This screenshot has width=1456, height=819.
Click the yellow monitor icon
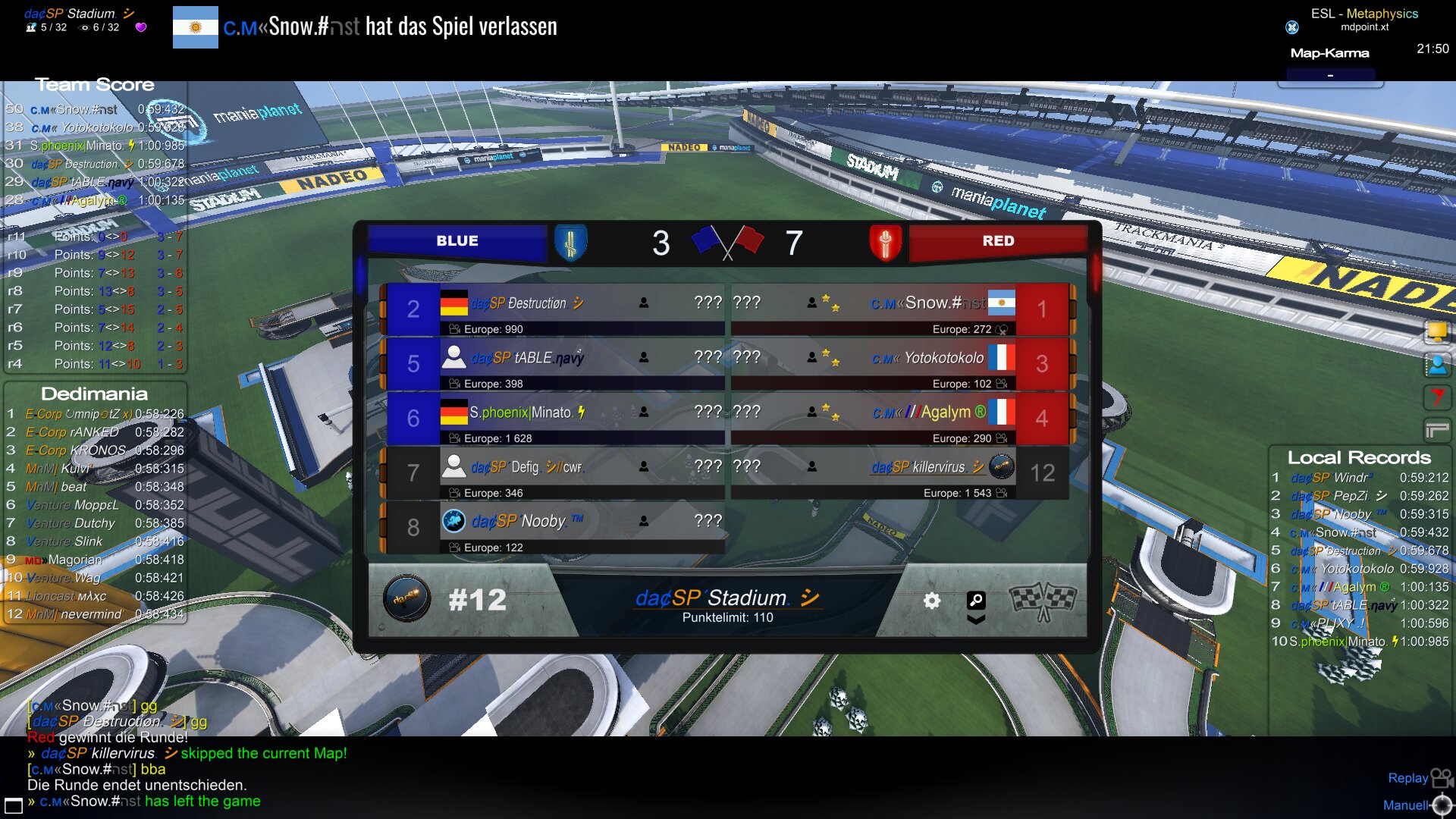coord(1436,331)
